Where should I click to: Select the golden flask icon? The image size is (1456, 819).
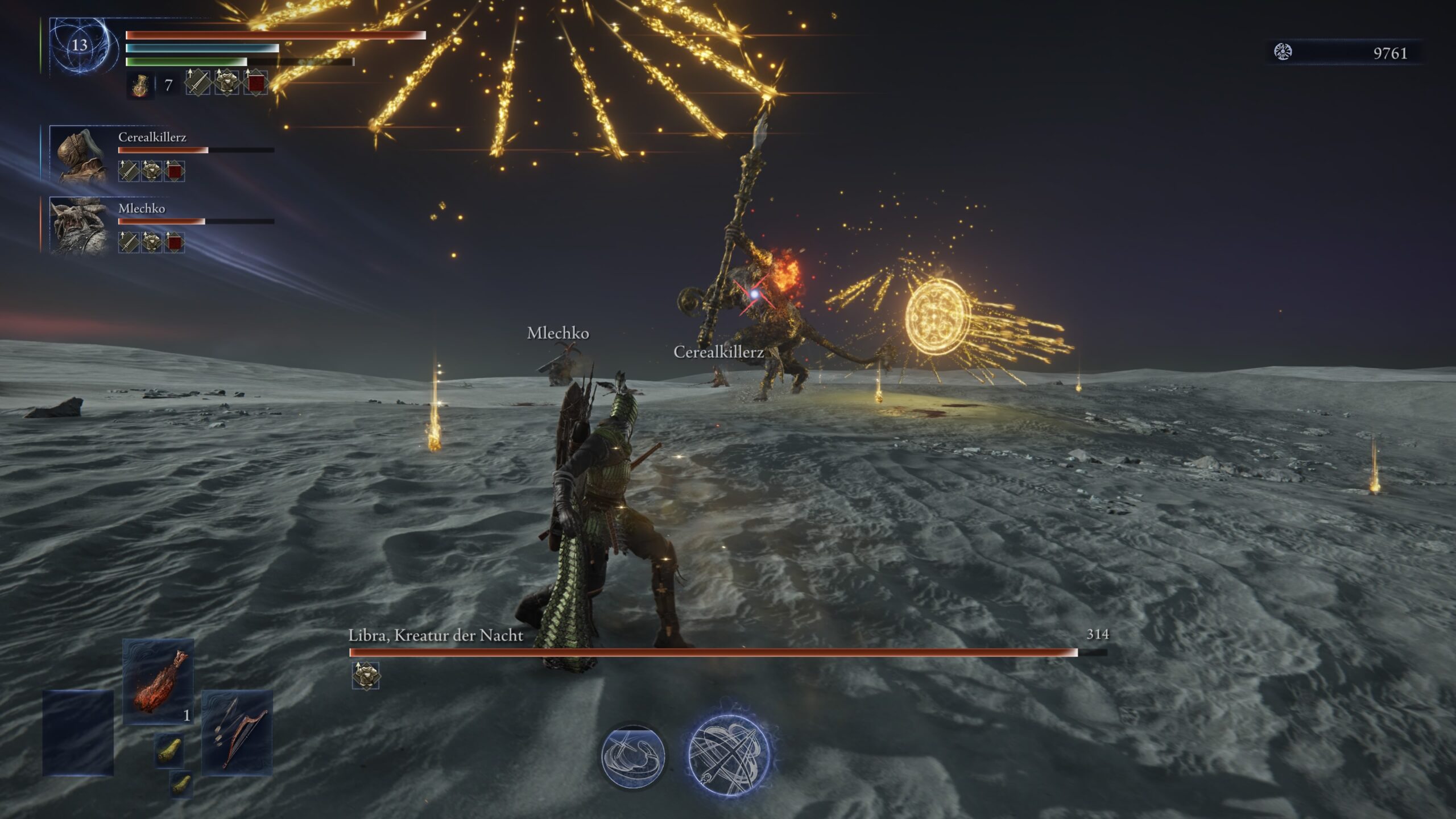coord(140,86)
